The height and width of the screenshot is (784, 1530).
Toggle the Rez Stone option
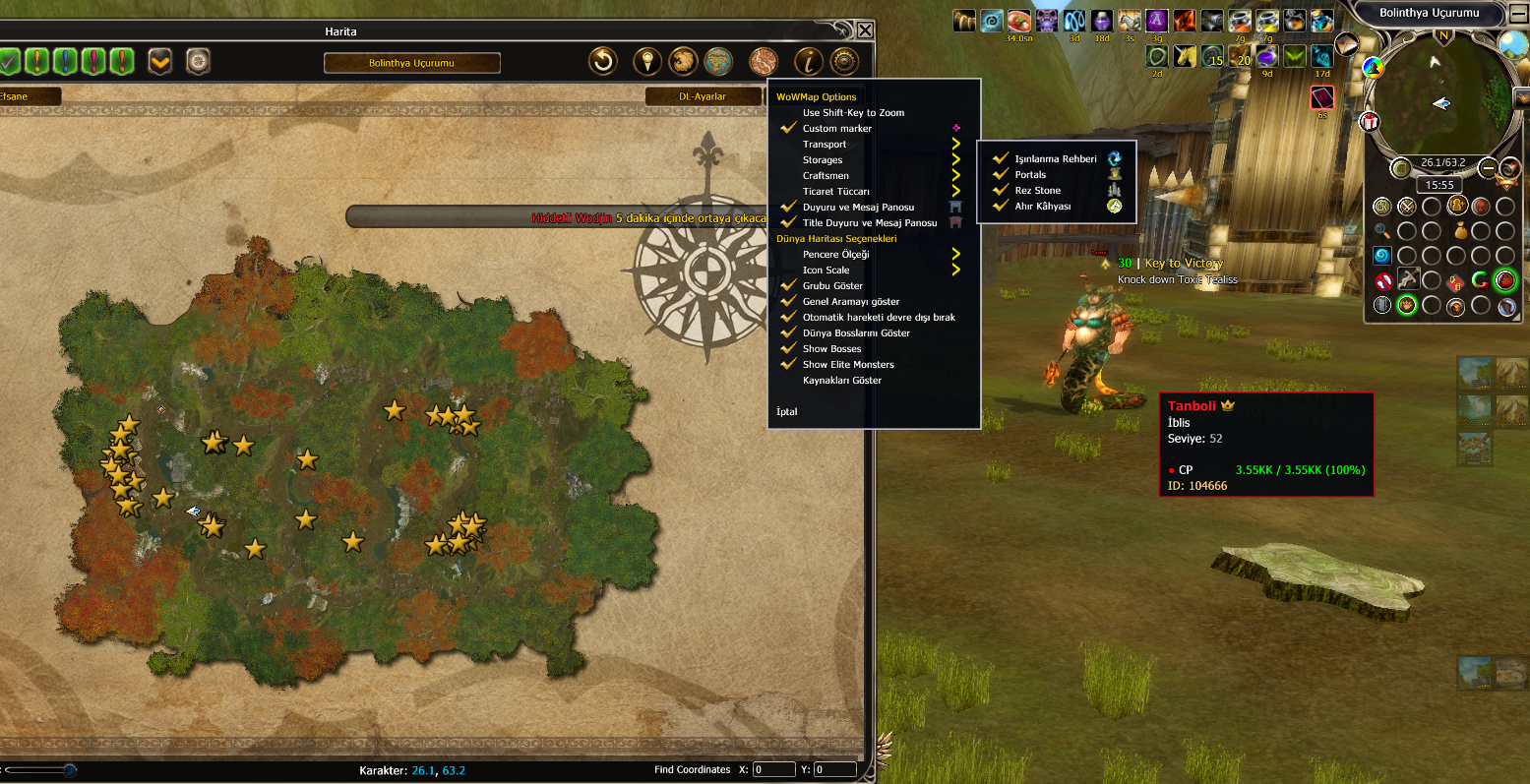[1037, 191]
